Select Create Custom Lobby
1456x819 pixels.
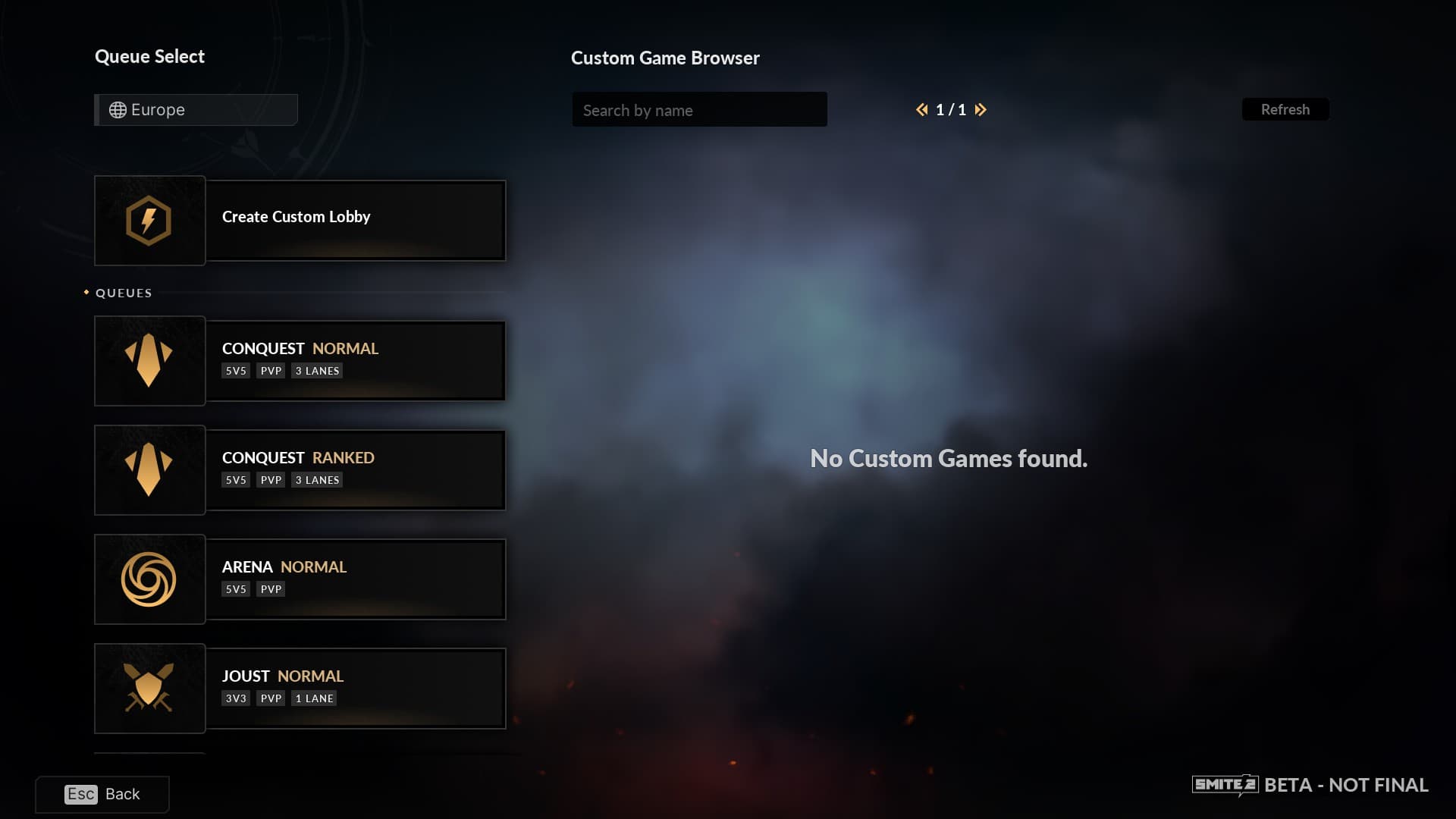tap(300, 221)
